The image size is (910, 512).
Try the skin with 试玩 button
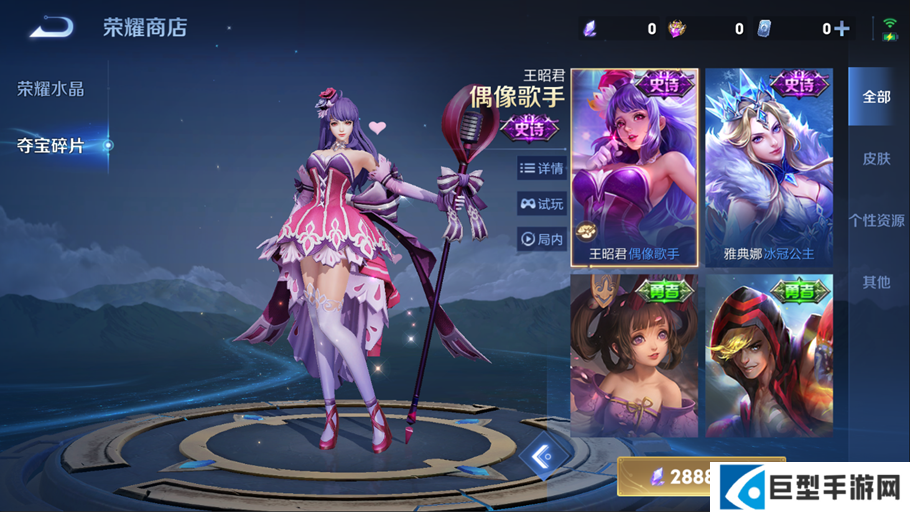tap(542, 204)
